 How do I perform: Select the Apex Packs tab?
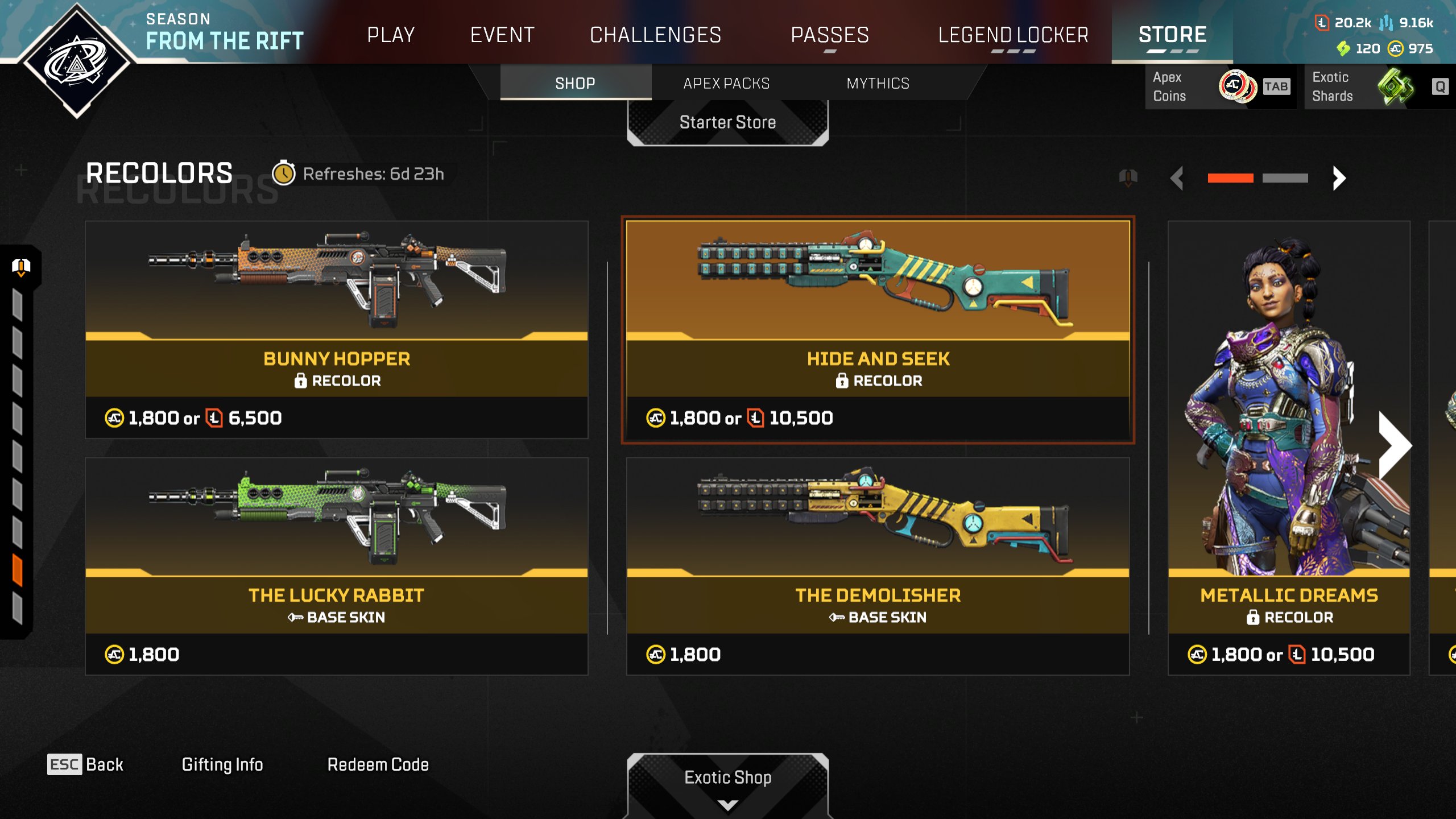[726, 83]
